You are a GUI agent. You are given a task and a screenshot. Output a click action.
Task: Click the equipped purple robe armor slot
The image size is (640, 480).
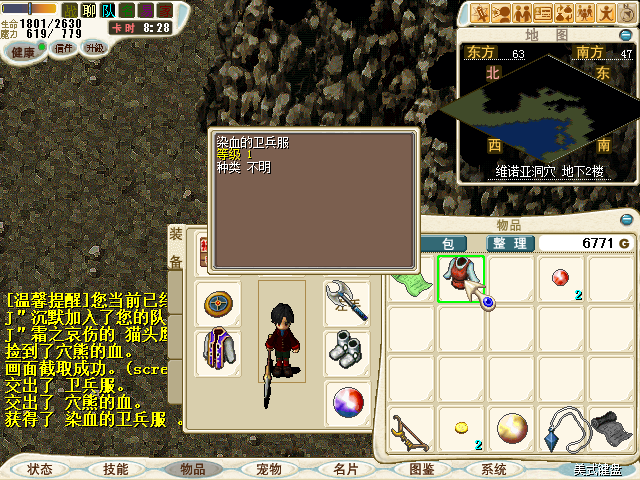[217, 352]
